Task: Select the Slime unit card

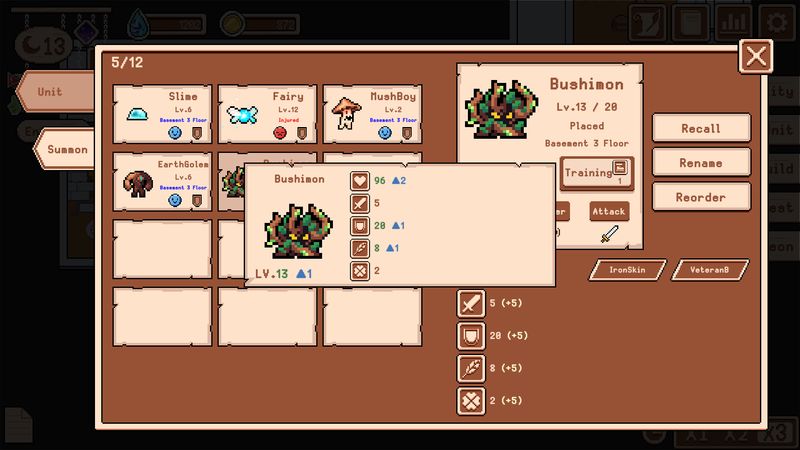Action: (x=162, y=113)
